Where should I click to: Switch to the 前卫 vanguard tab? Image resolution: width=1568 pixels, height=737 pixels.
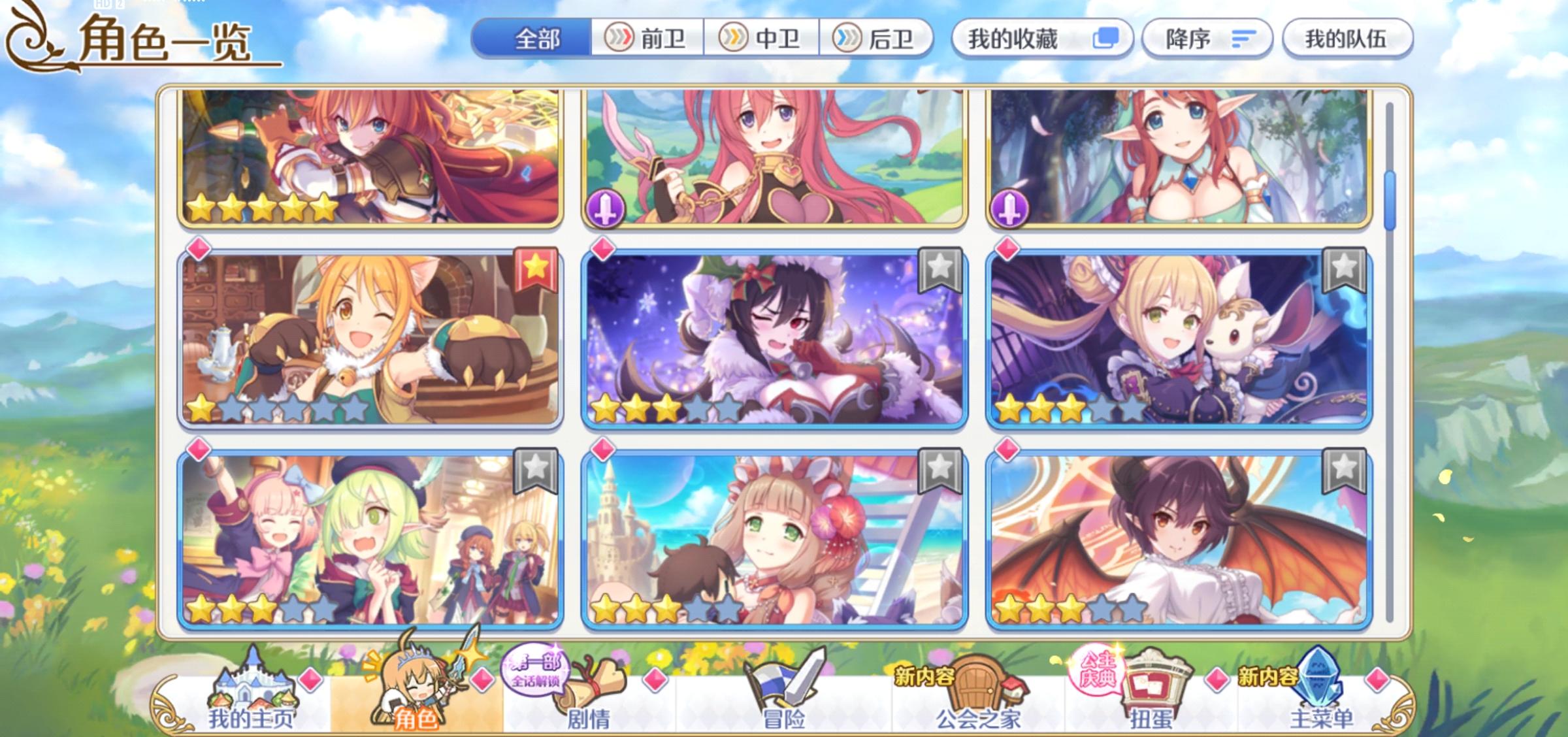click(645, 39)
